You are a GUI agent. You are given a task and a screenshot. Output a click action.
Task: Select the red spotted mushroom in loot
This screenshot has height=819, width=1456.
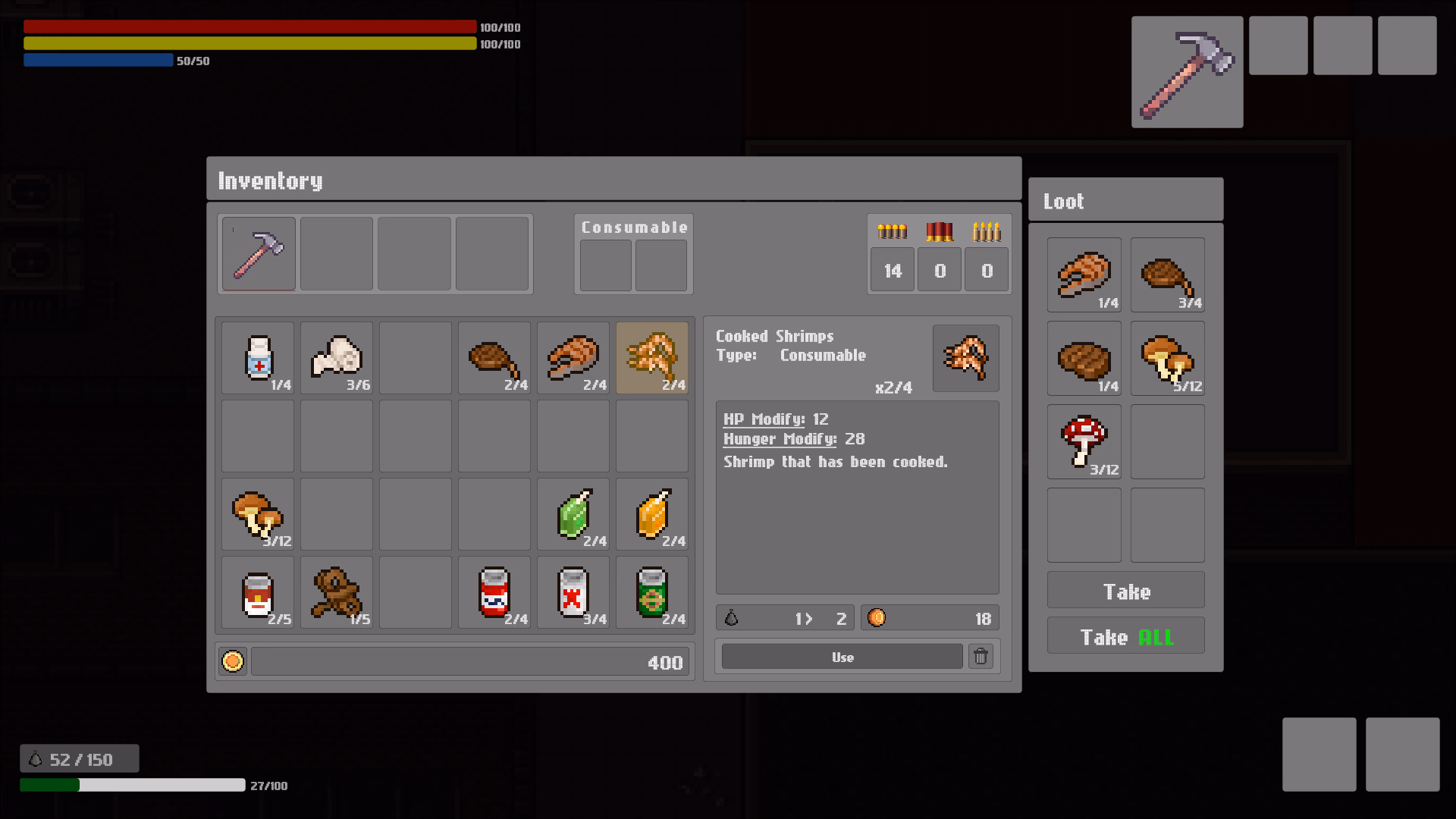1084,441
